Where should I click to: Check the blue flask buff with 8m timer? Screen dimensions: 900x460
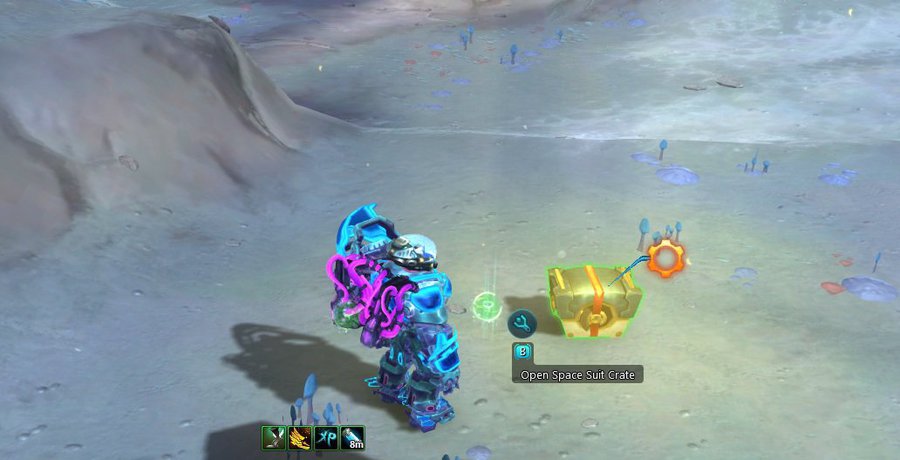(x=352, y=437)
